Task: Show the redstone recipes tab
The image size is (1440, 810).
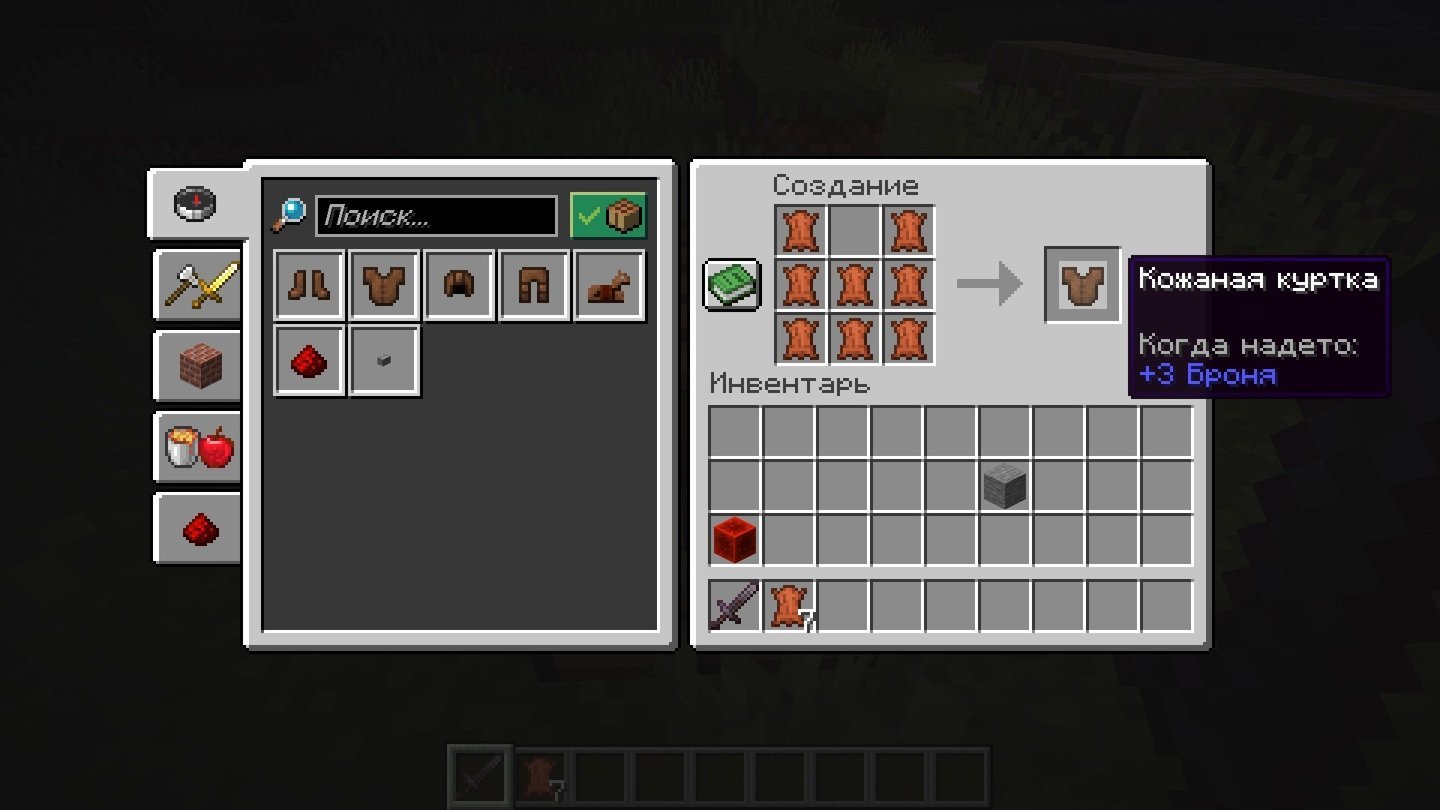Action: pos(199,529)
